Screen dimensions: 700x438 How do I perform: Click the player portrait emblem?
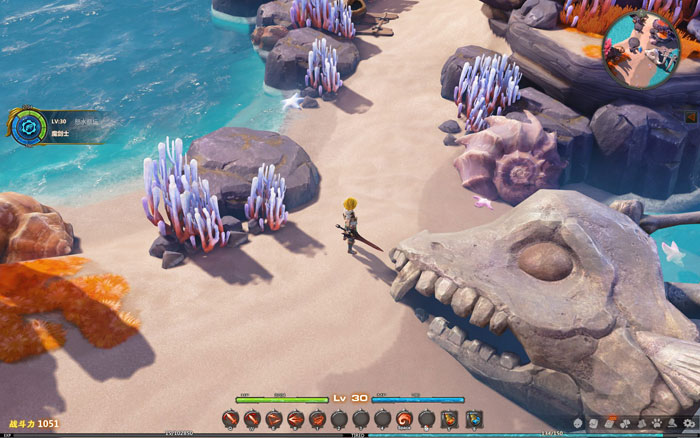coord(28,128)
